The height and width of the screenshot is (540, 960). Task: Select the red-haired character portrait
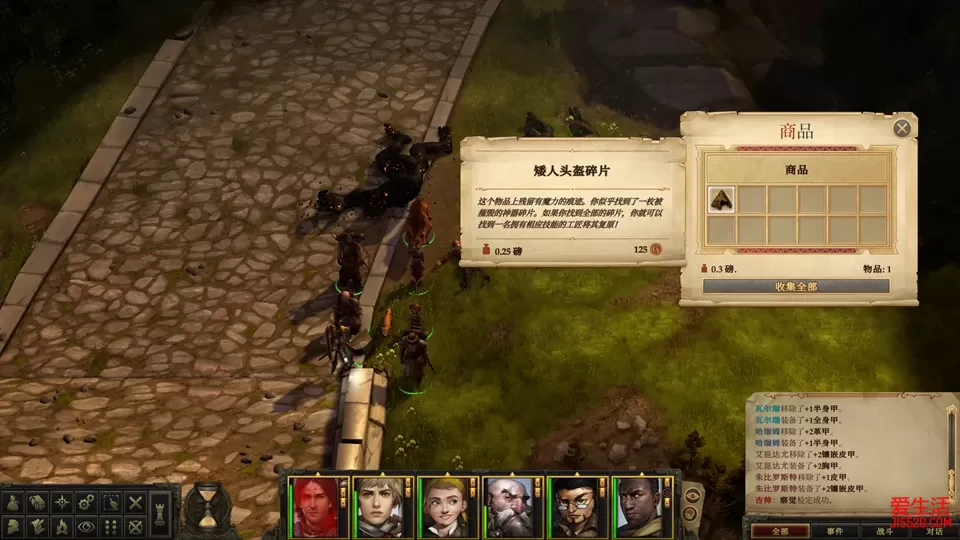tap(315, 506)
